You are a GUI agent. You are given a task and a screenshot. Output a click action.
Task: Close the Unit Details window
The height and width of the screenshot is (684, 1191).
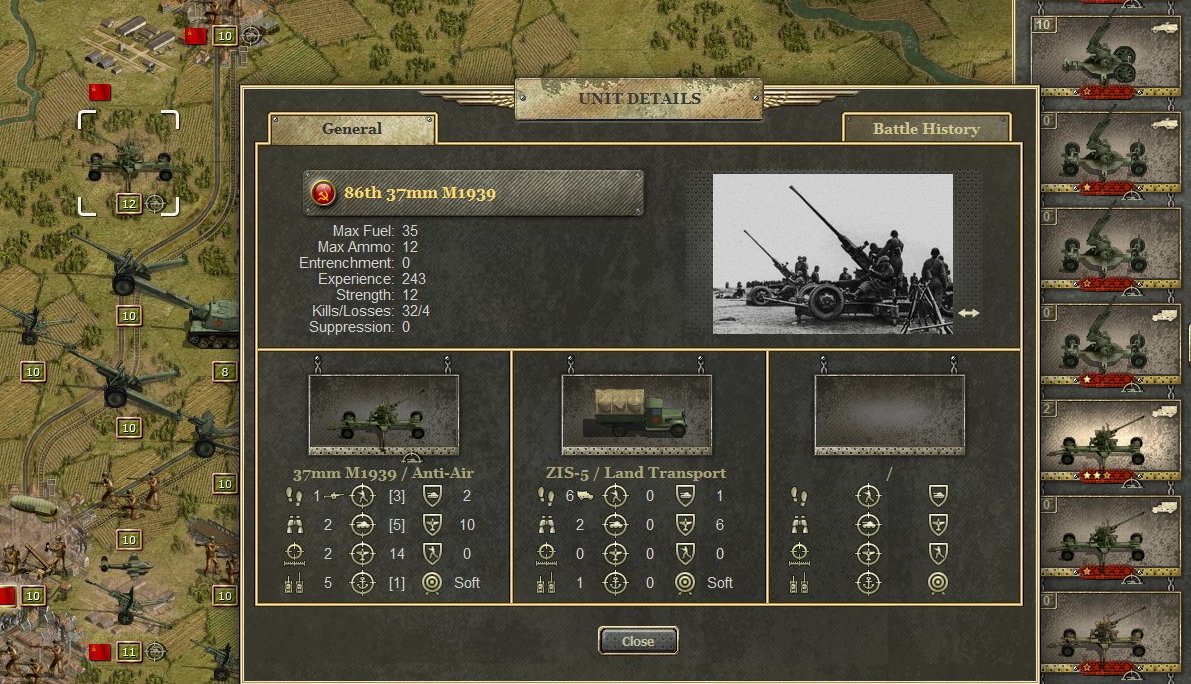pyautogui.click(x=638, y=641)
